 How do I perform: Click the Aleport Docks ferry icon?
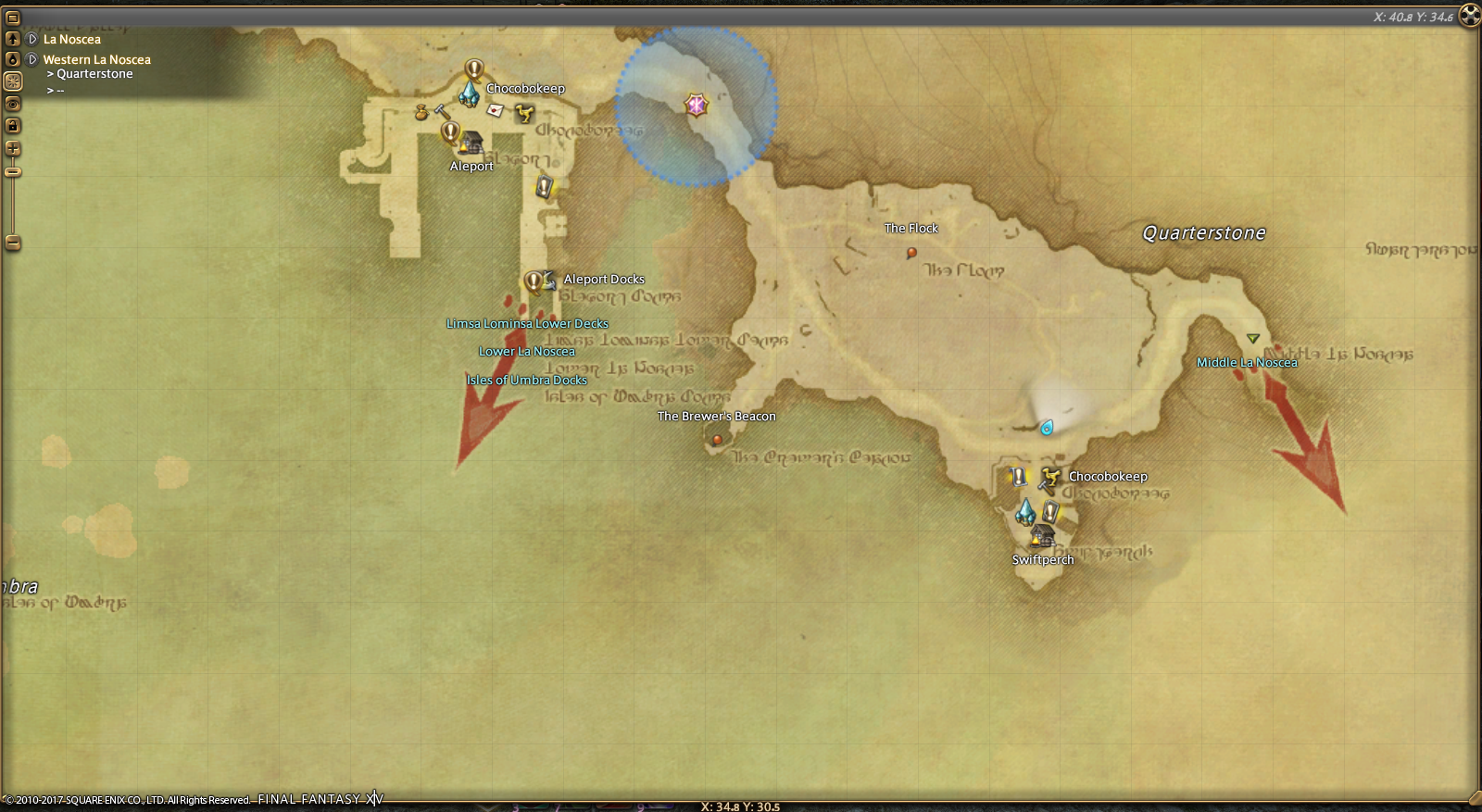[x=548, y=279]
